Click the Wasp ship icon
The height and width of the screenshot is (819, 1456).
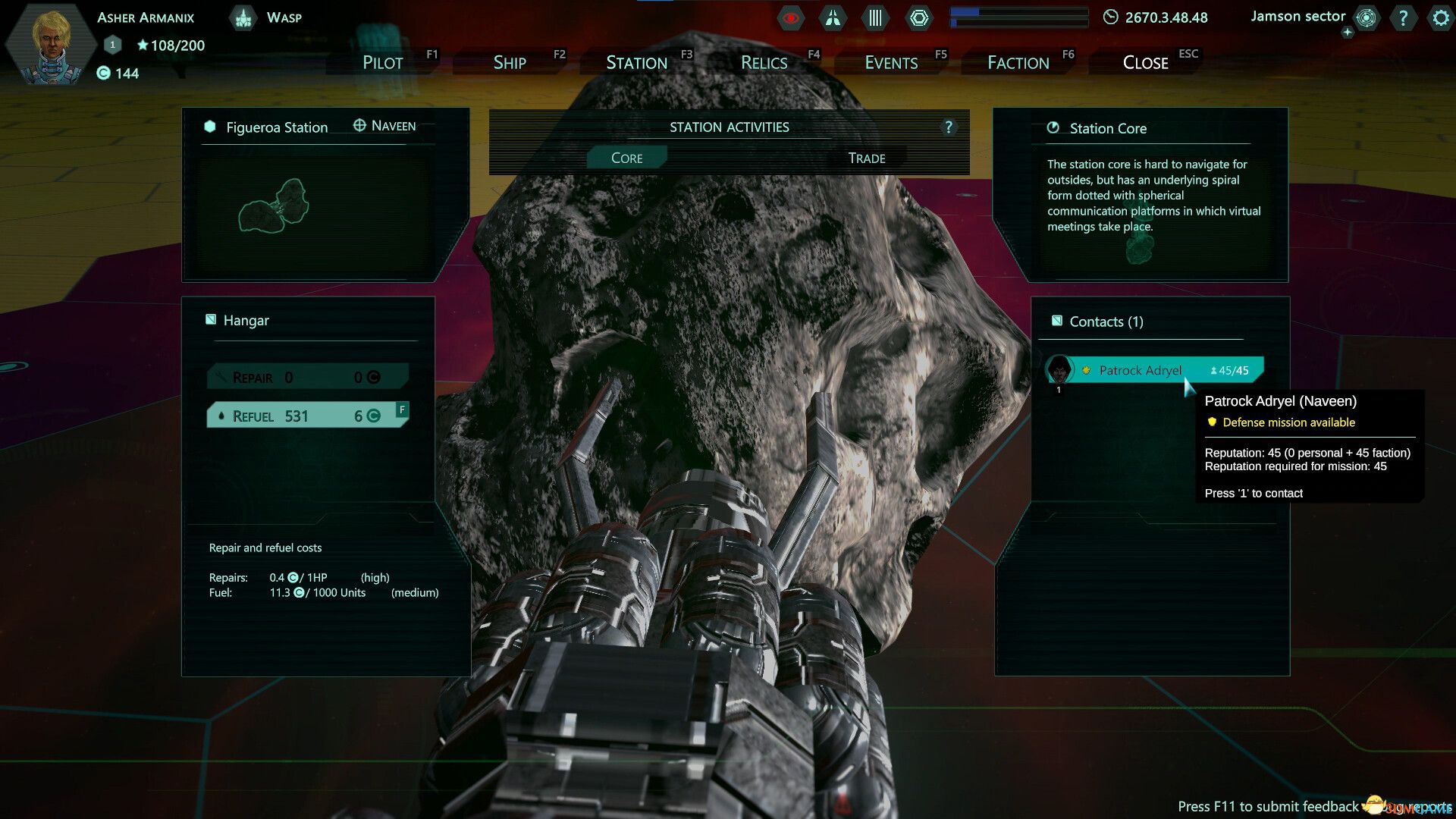click(x=243, y=17)
